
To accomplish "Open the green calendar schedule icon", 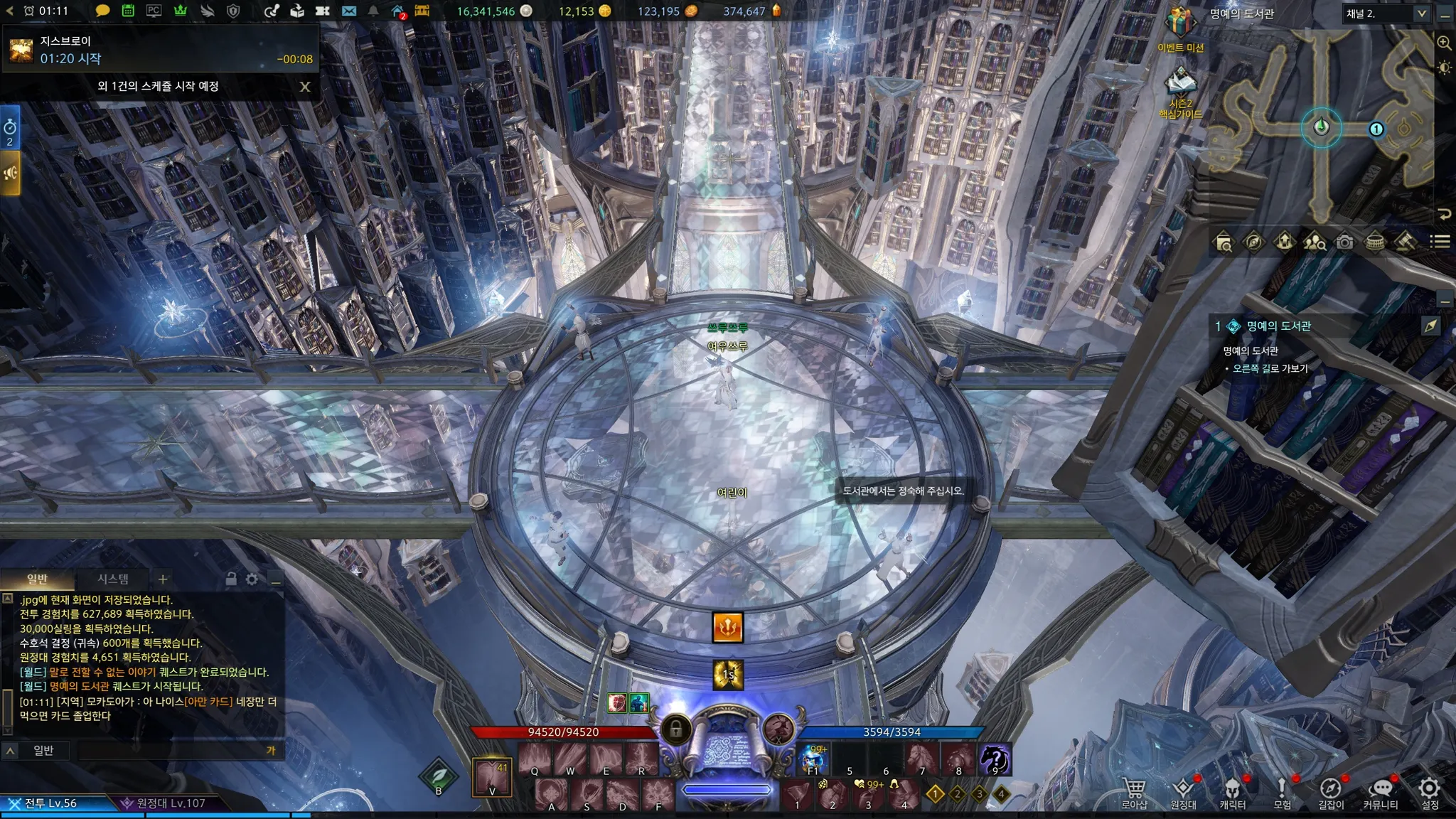I will (128, 11).
